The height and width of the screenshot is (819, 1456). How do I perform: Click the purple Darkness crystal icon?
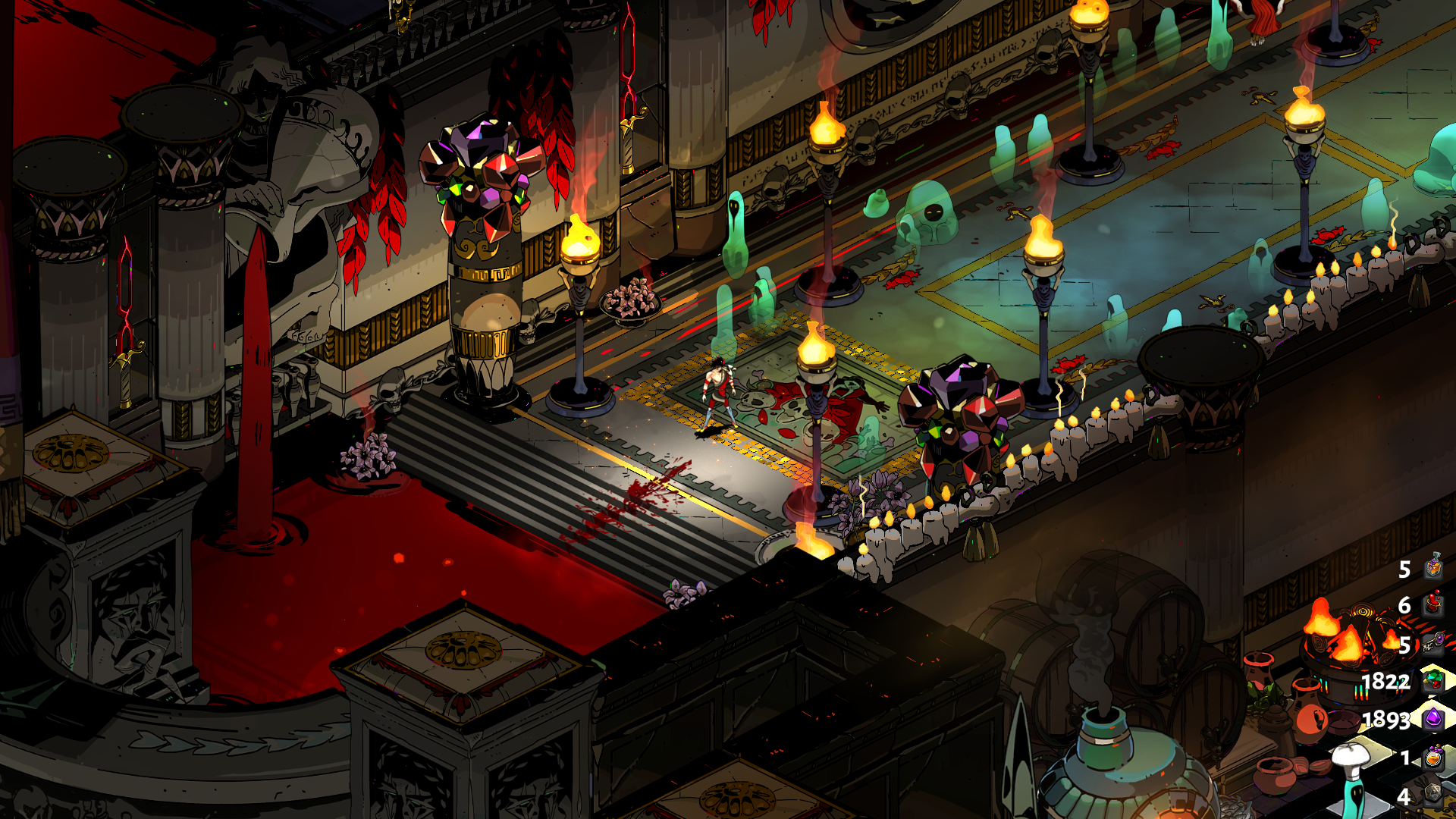click(x=1432, y=717)
